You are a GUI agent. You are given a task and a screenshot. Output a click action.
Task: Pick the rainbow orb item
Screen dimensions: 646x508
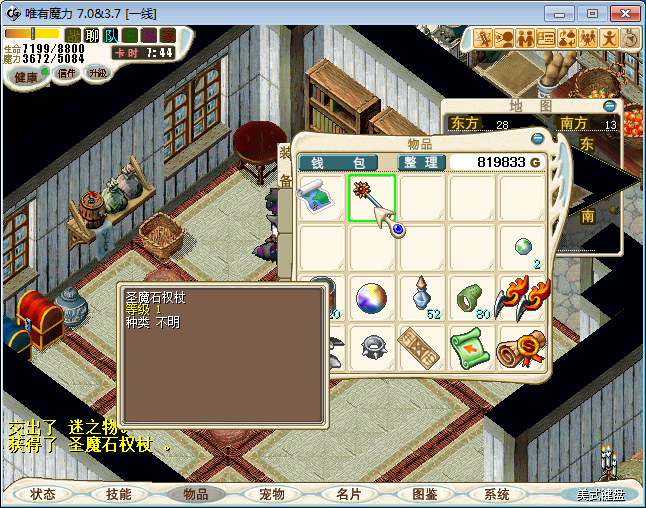(372, 297)
